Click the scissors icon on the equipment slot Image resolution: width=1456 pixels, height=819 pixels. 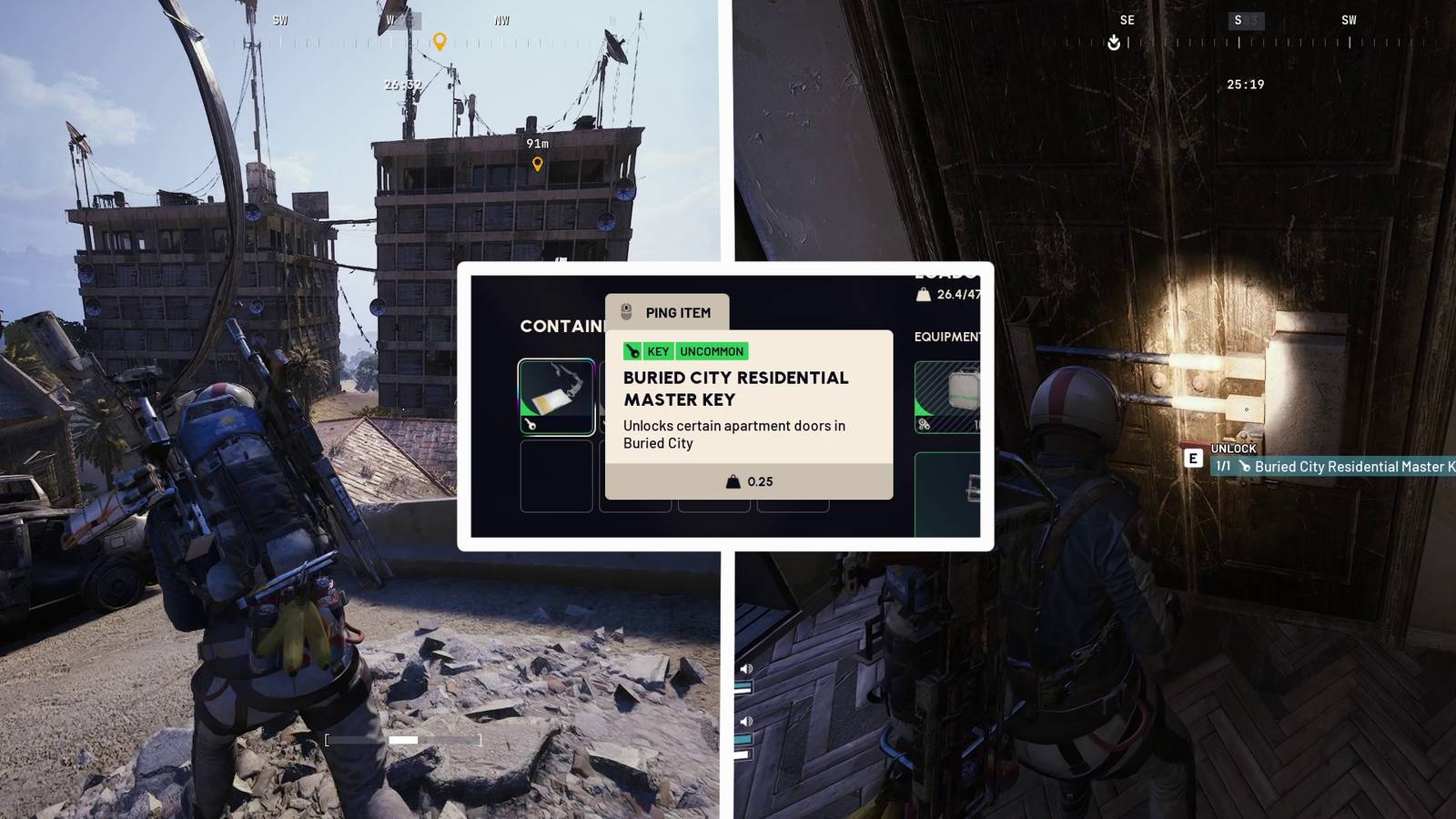click(x=922, y=424)
